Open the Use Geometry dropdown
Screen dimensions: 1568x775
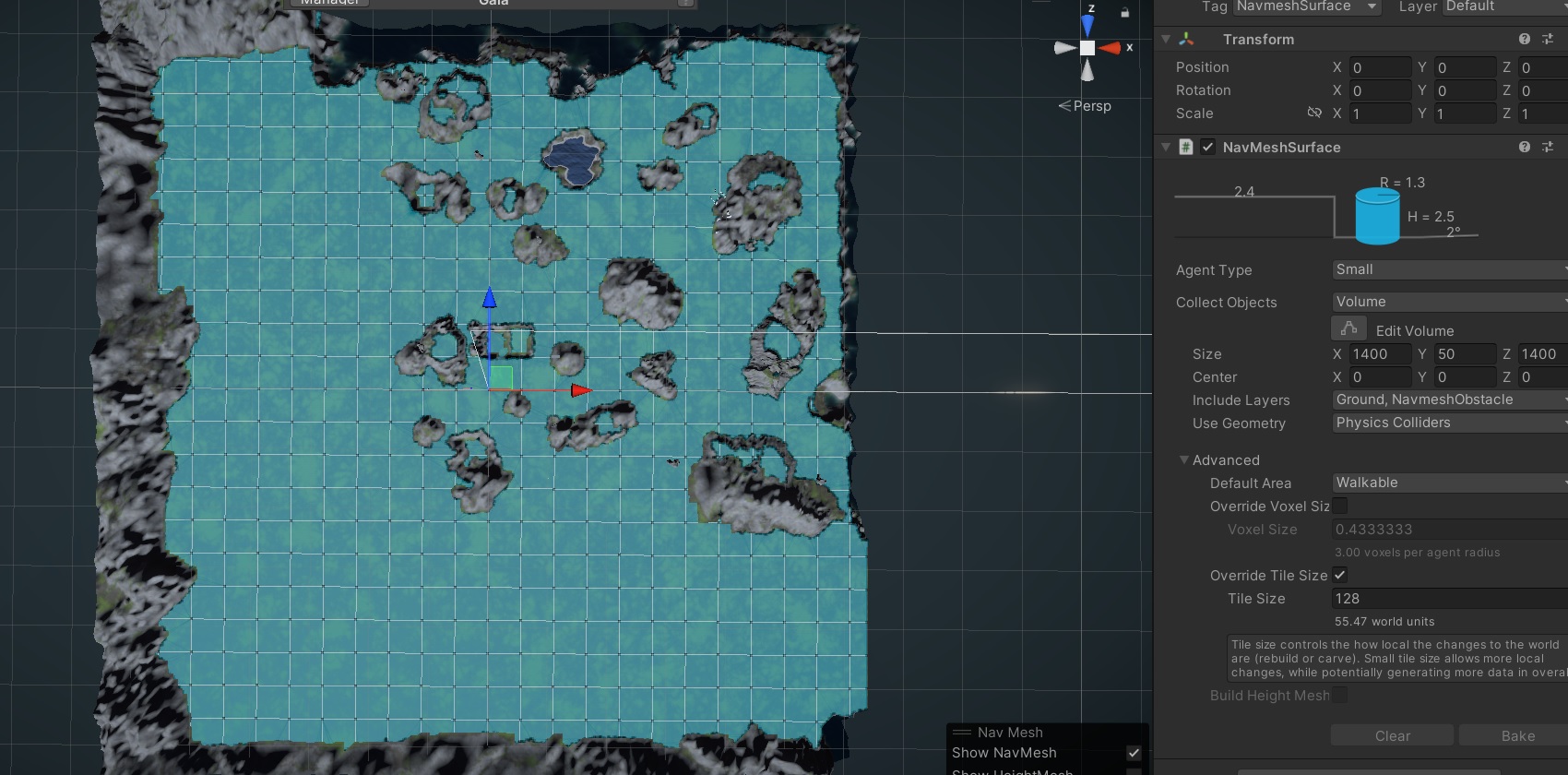point(1448,423)
